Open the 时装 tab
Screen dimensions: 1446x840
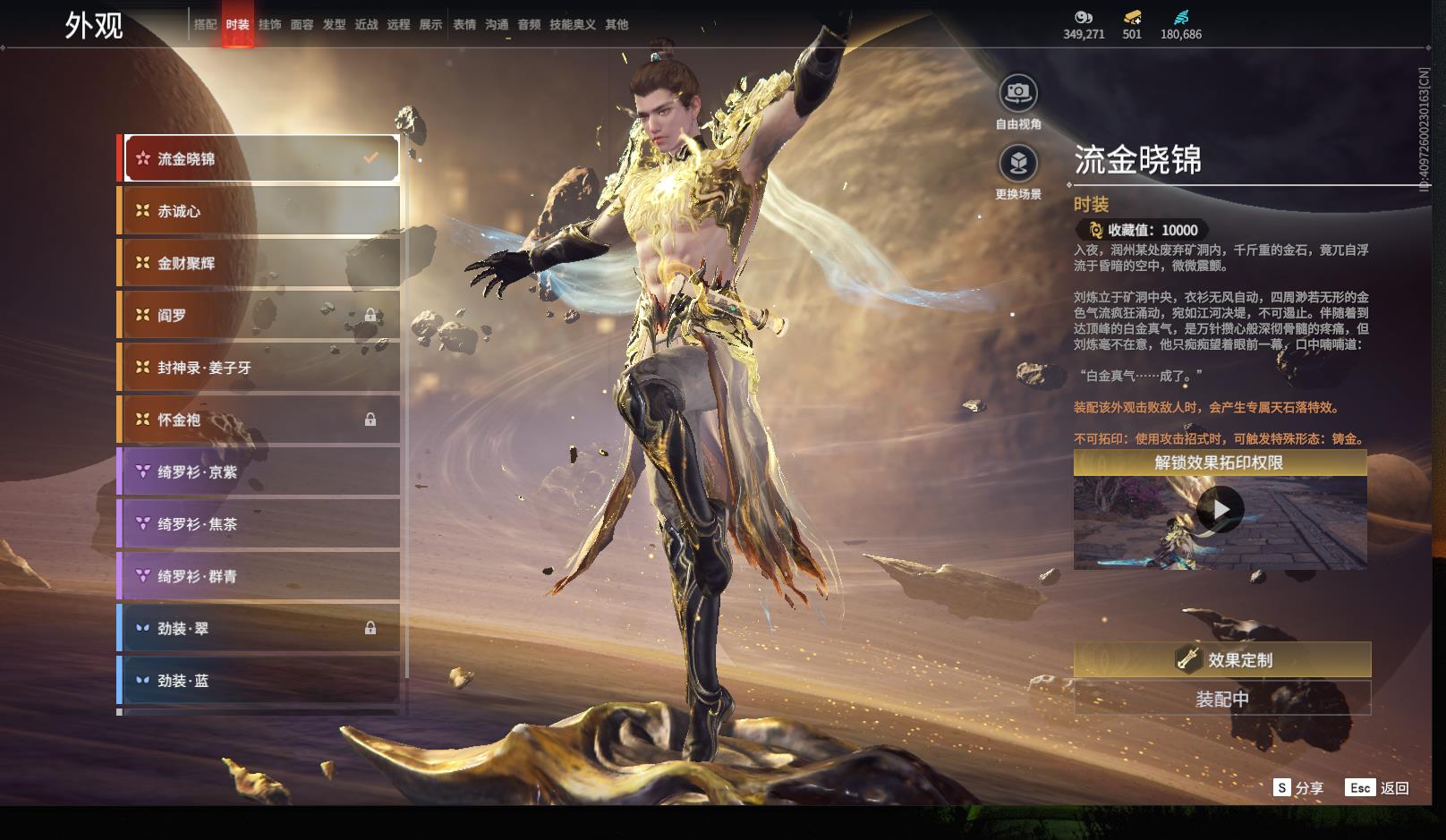(x=237, y=25)
